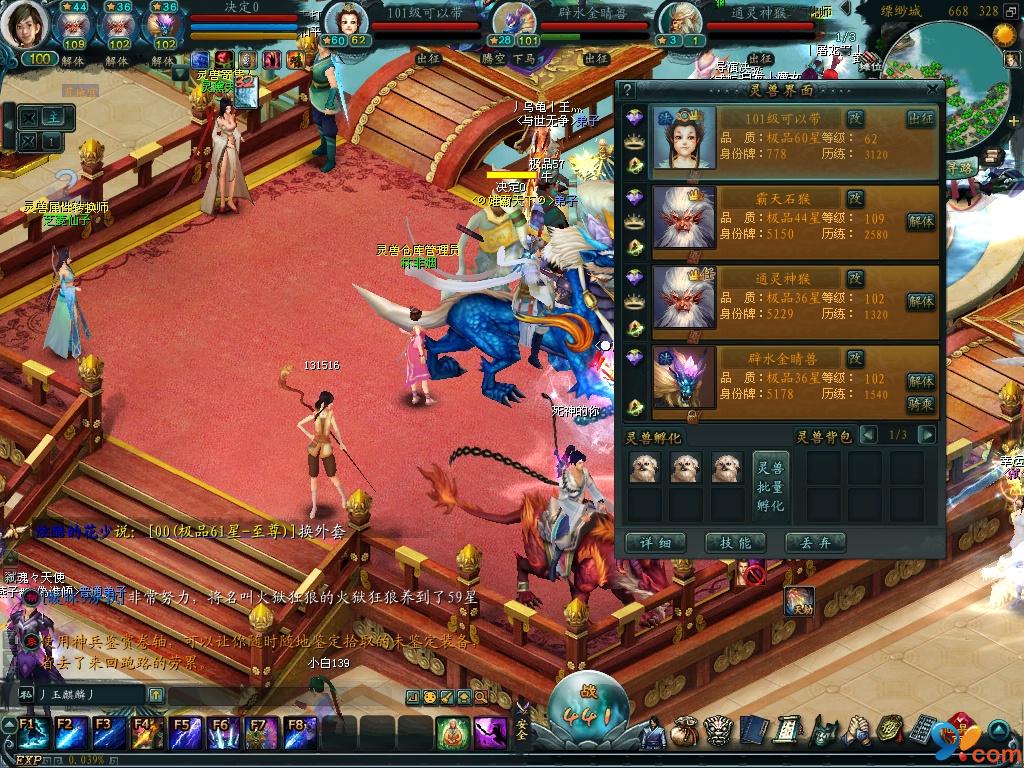Click 出征 for the 101级可以带 pet
This screenshot has width=1024, height=768.
click(920, 119)
